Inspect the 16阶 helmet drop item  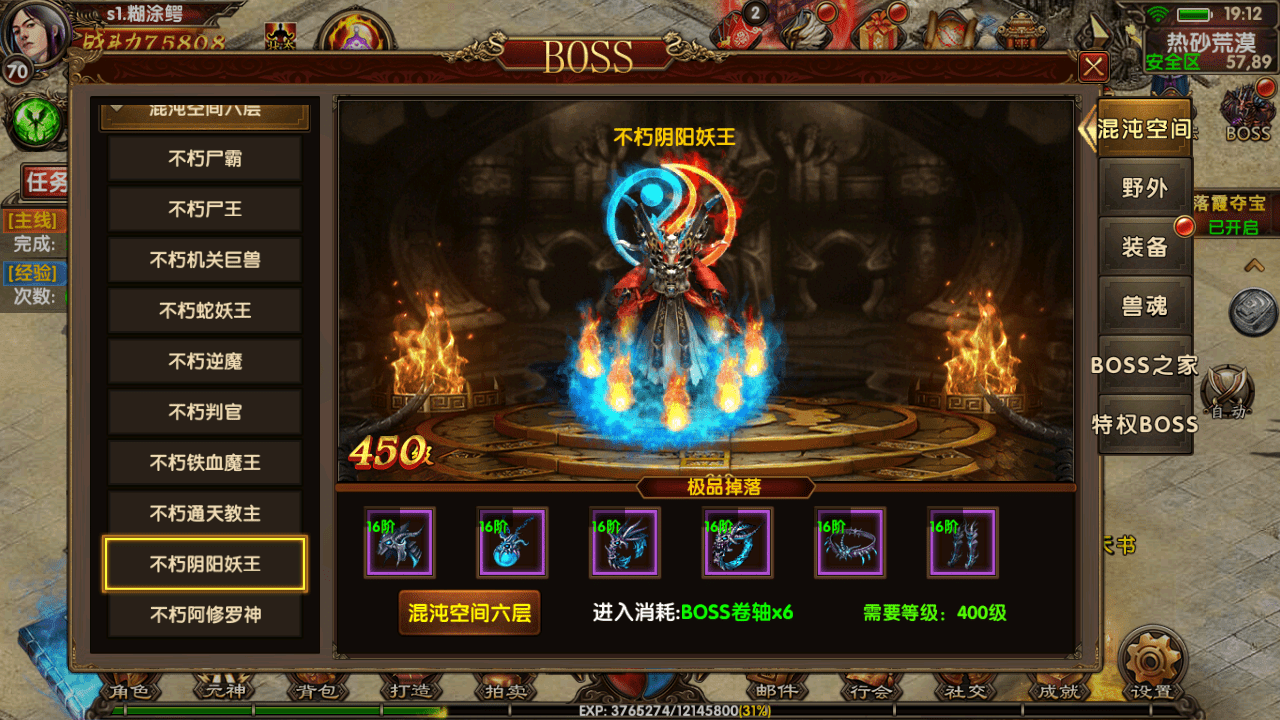pos(399,543)
